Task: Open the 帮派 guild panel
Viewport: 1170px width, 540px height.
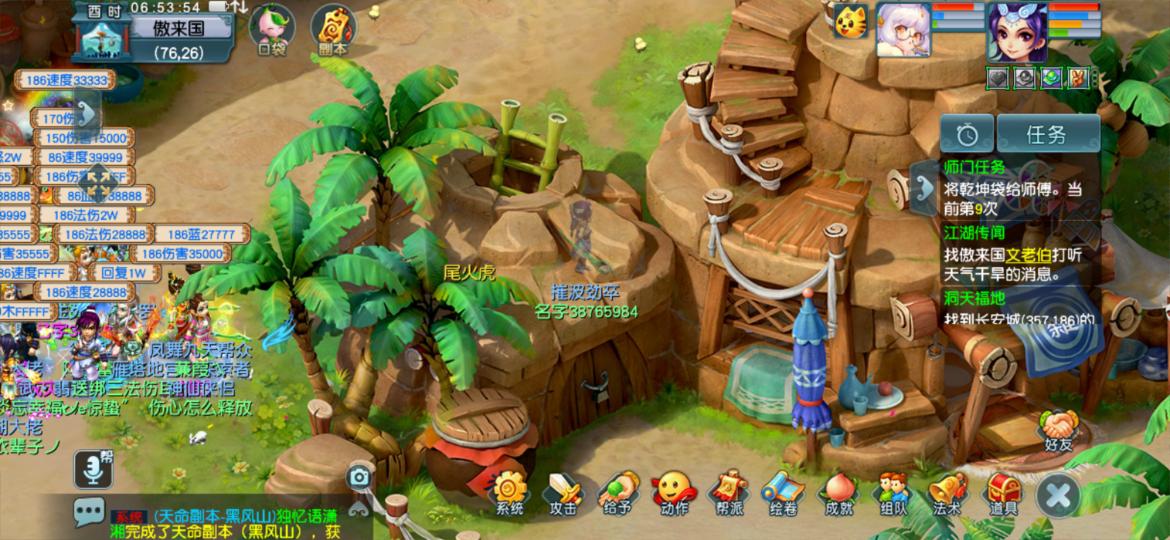Action: pos(728,493)
